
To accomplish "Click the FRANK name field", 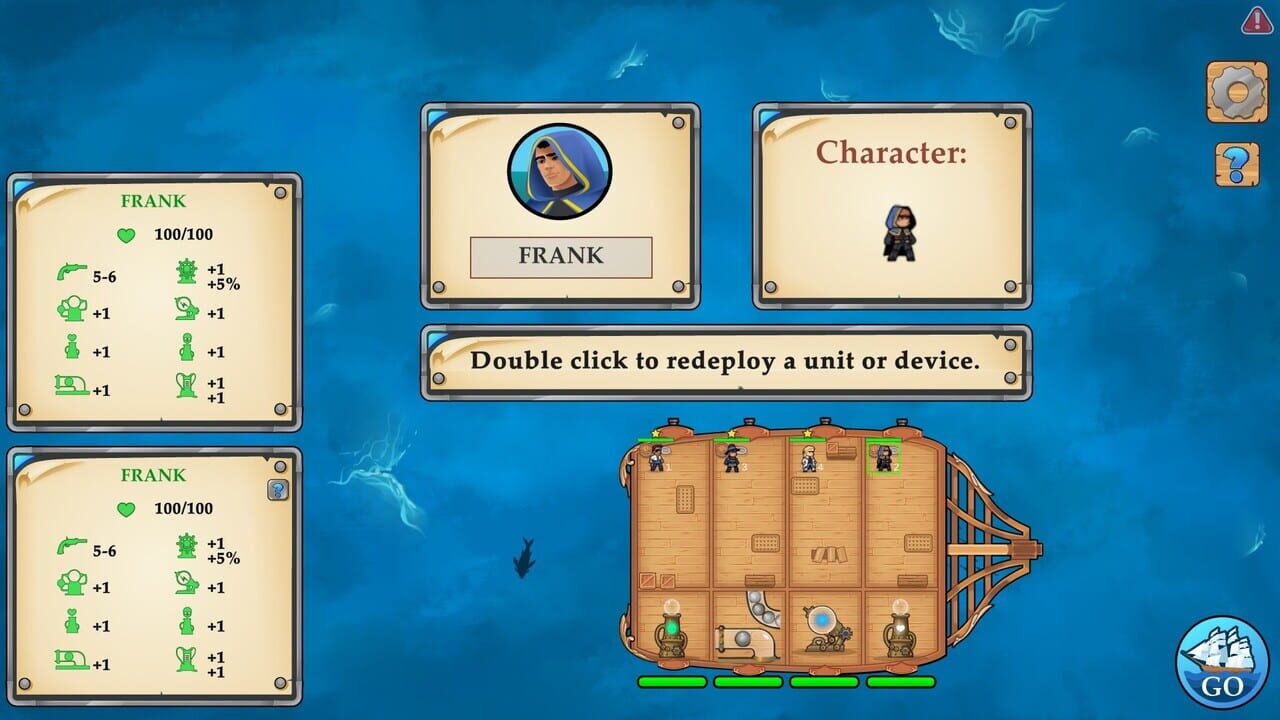I will [x=560, y=256].
